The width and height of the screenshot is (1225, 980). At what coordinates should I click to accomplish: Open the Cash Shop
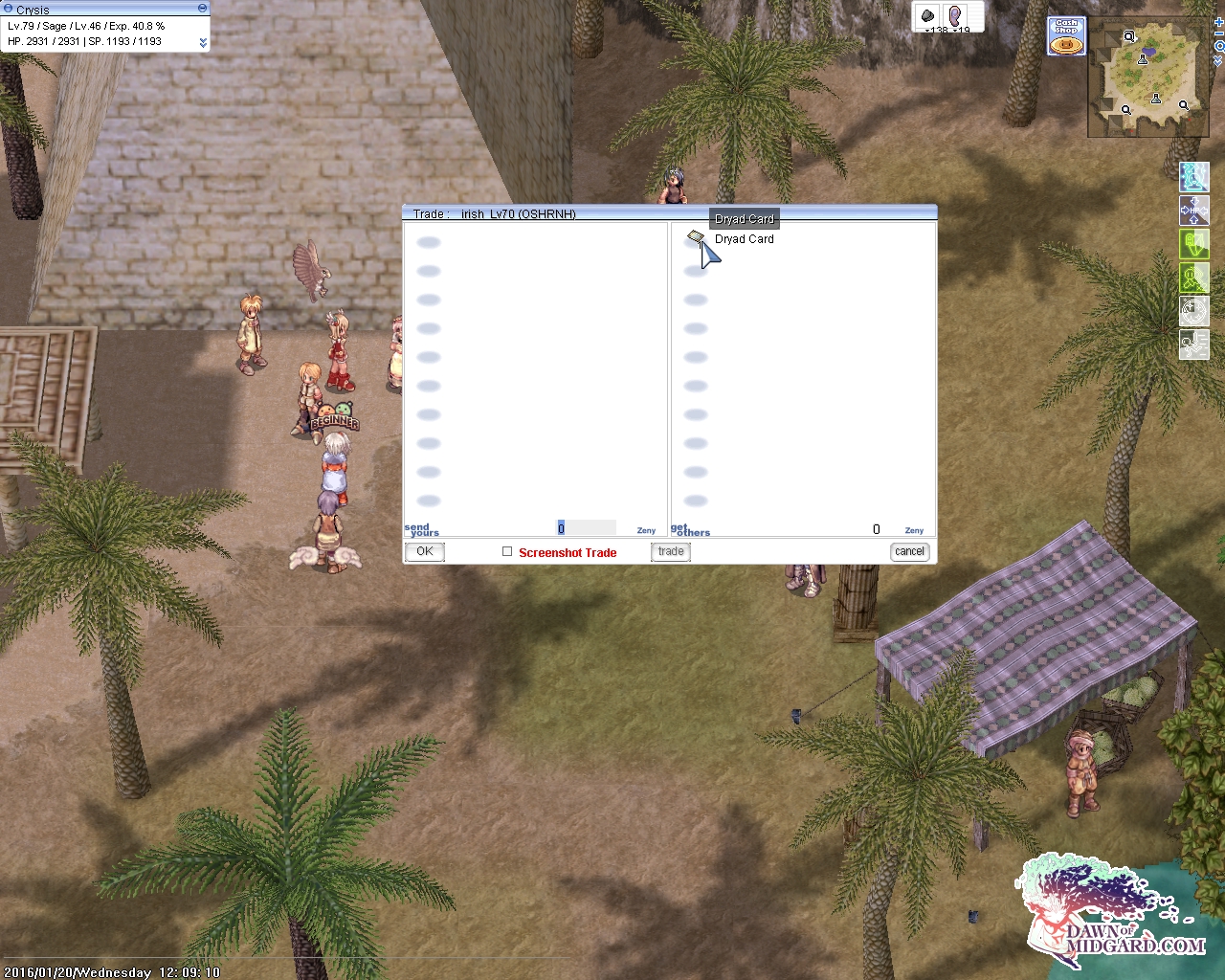pyautogui.click(x=1065, y=34)
